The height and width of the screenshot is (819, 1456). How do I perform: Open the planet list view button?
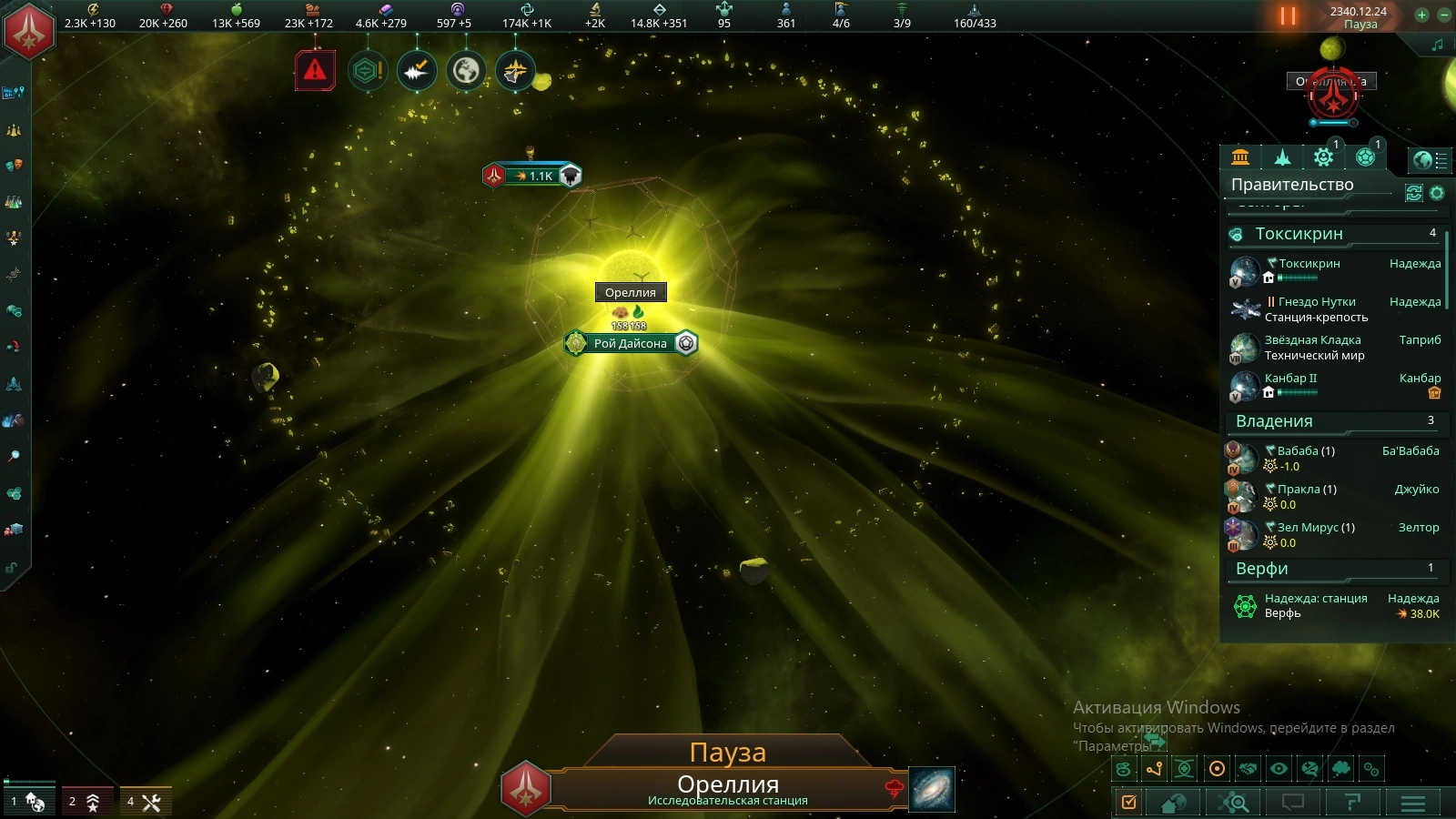1429,160
